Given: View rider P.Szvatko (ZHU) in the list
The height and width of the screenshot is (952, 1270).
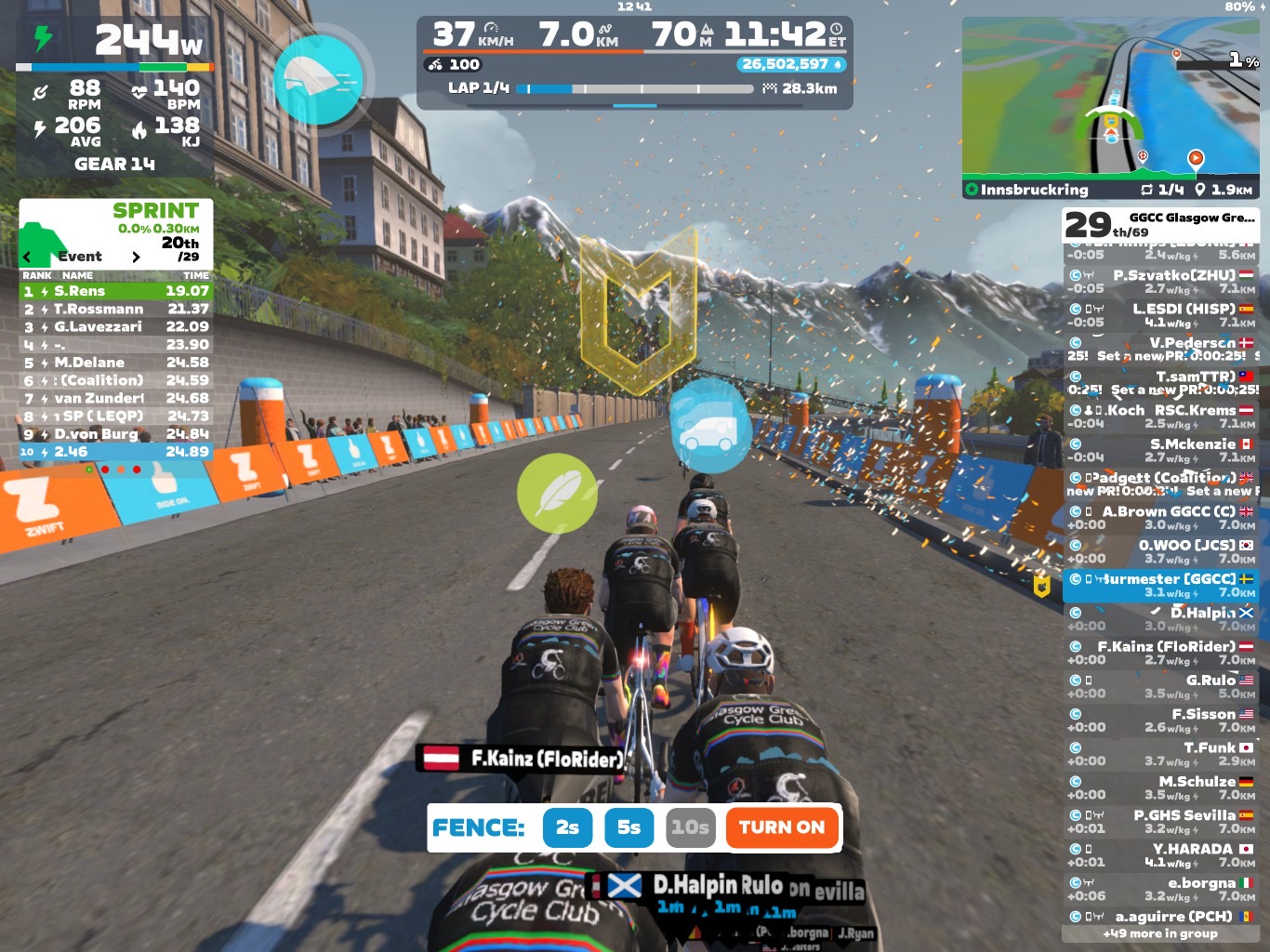Looking at the screenshot, I should point(1160,282).
